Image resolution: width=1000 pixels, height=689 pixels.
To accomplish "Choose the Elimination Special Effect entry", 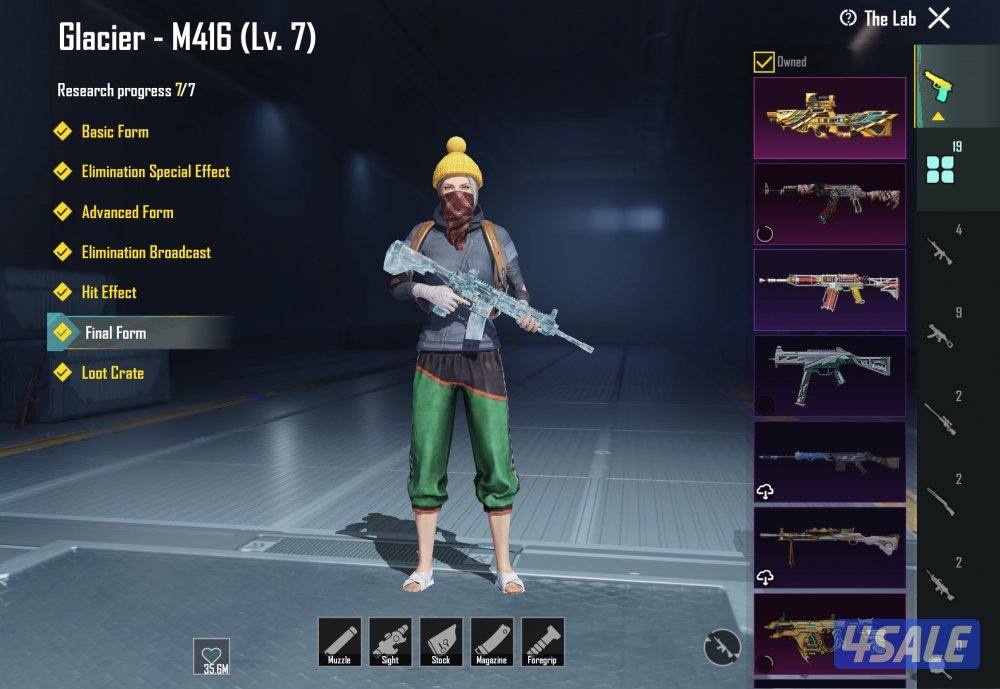I will point(155,172).
